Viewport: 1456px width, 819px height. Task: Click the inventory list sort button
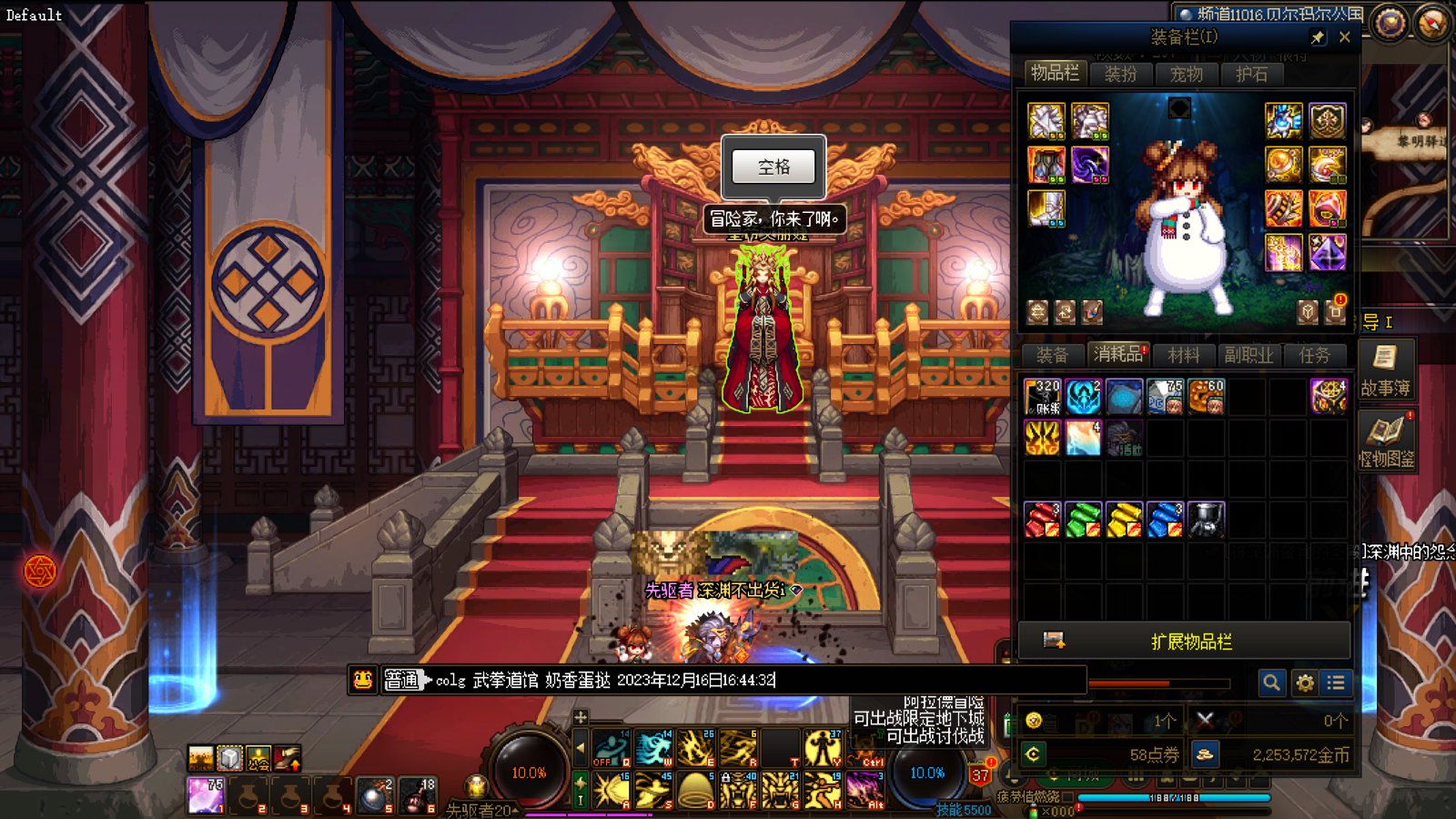click(1336, 682)
